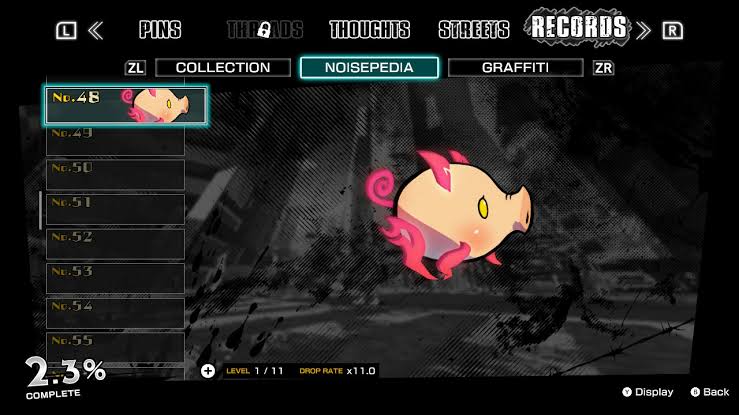Open the locked Threads tab
Screen dimensions: 739x415
[x=265, y=30]
